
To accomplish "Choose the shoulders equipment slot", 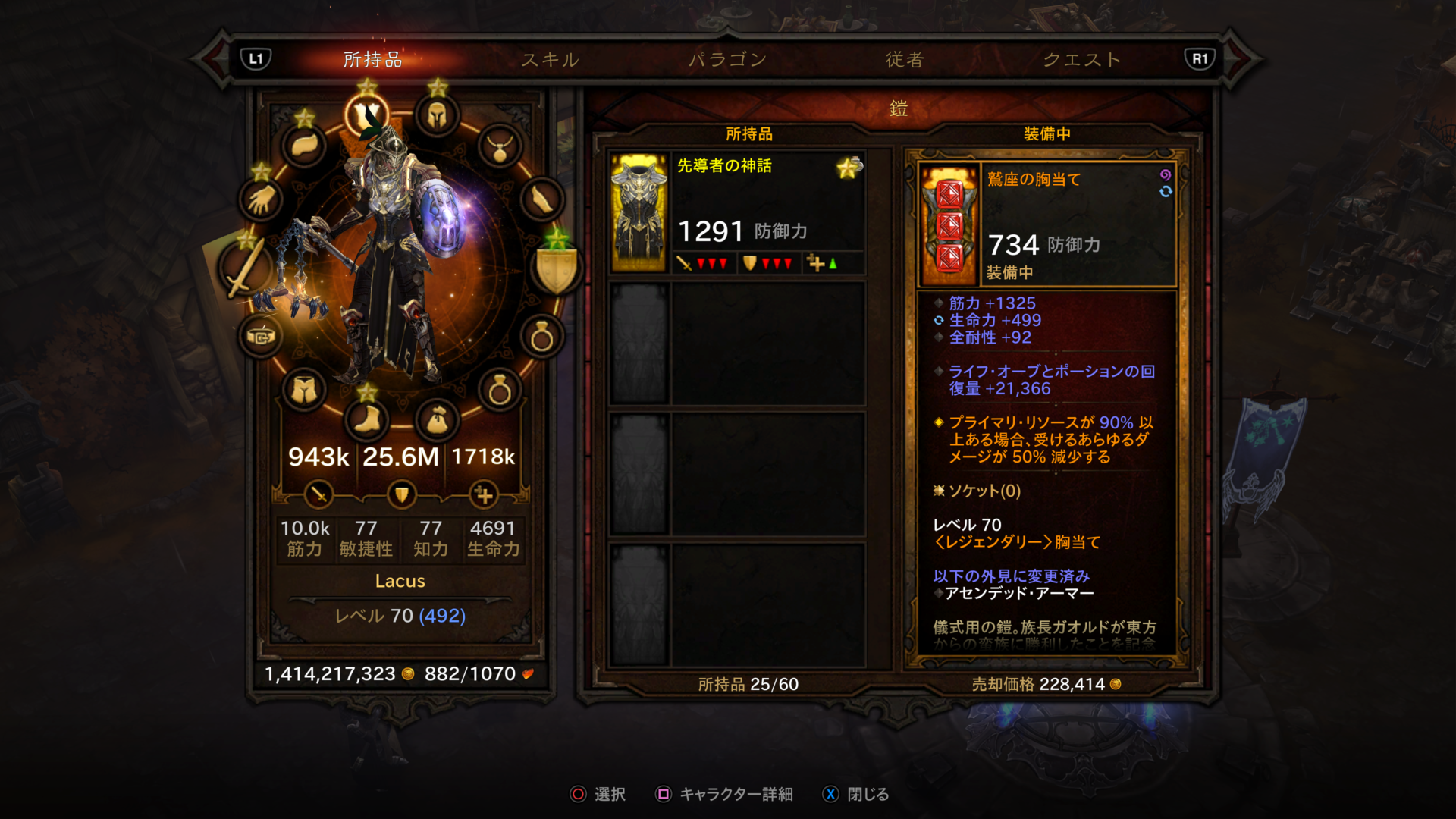I will [304, 146].
